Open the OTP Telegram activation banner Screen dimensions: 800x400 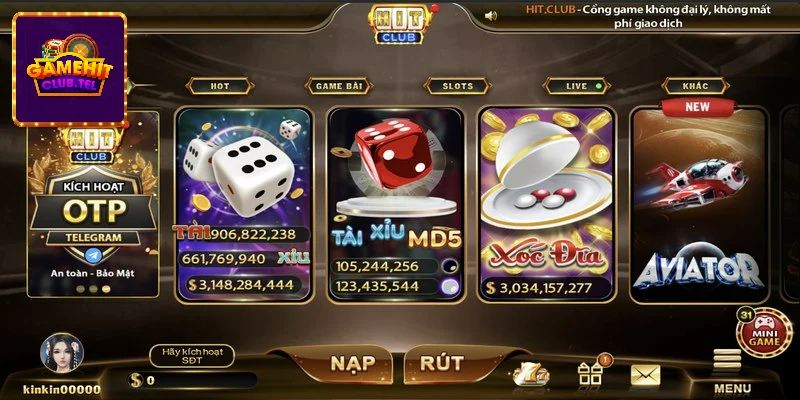click(x=93, y=205)
